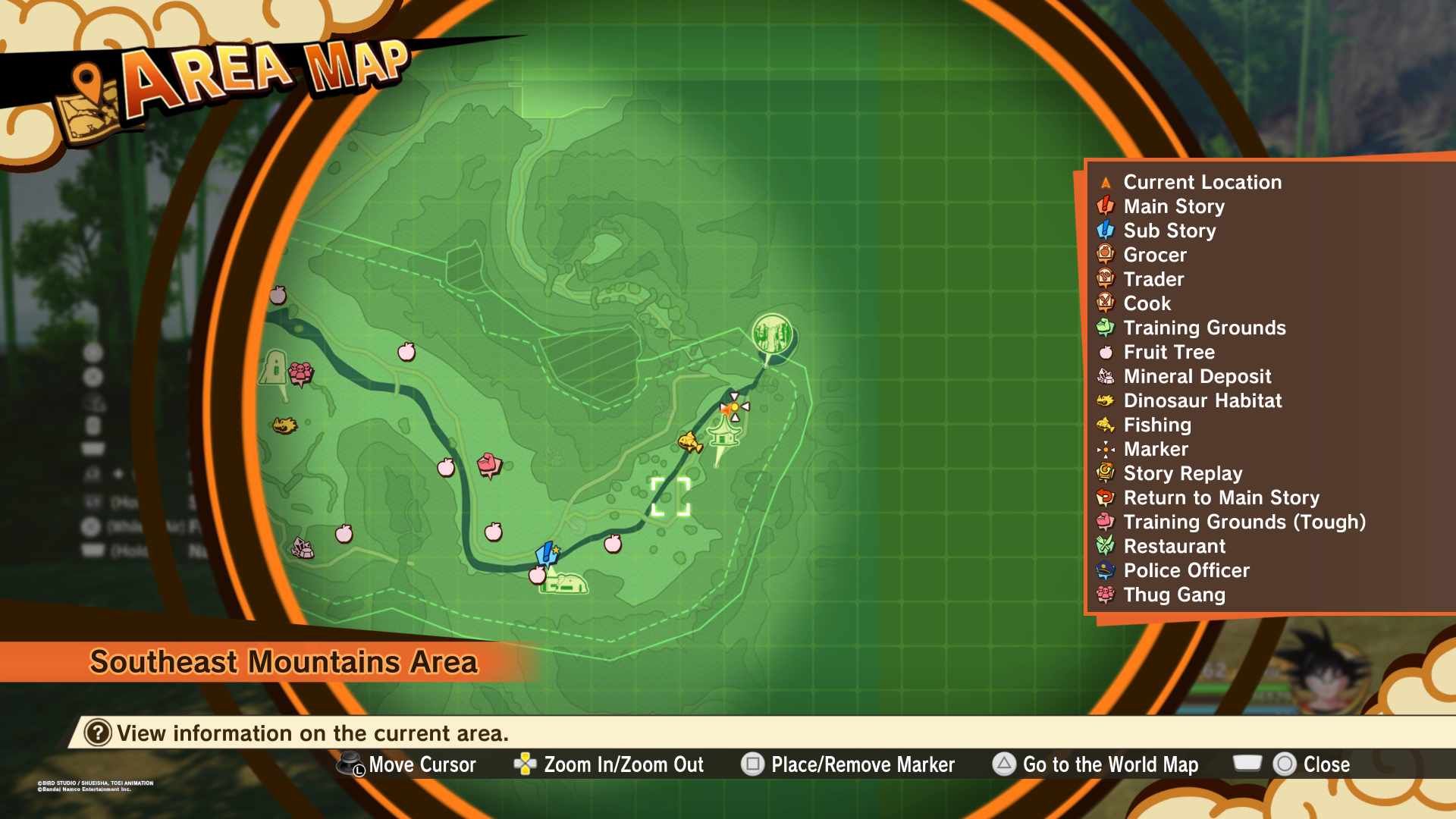Select the Fruit Tree legend entry

1169,352
